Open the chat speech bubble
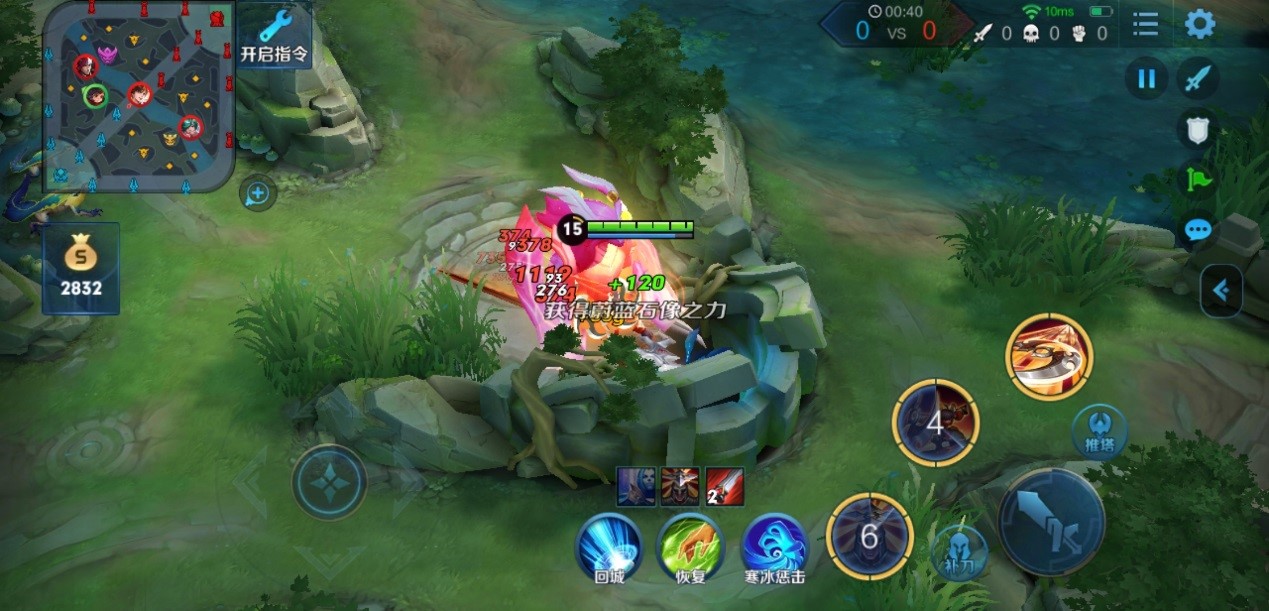The height and width of the screenshot is (611, 1269). pos(1198,230)
